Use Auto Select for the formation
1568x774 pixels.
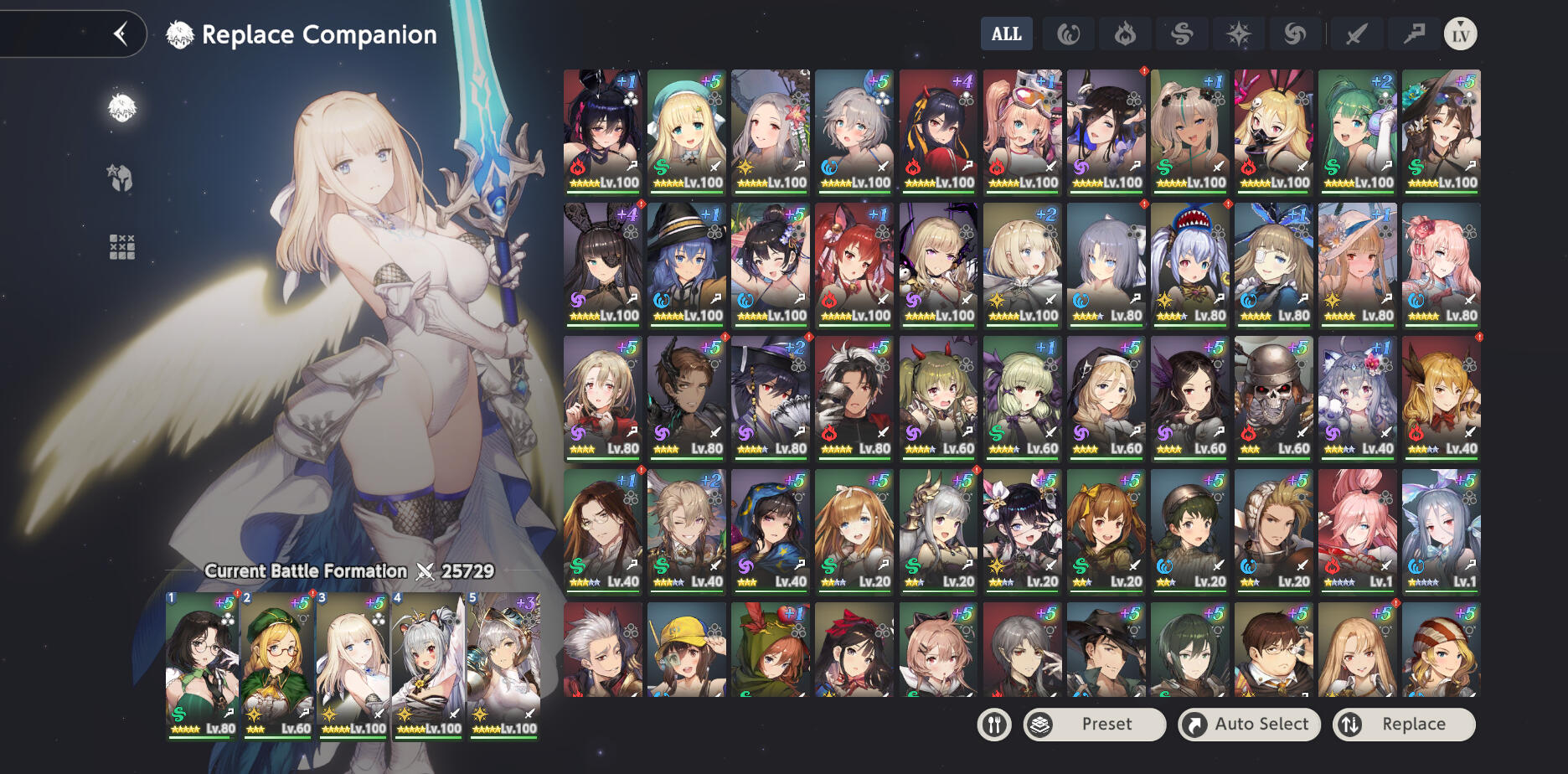pos(1249,725)
